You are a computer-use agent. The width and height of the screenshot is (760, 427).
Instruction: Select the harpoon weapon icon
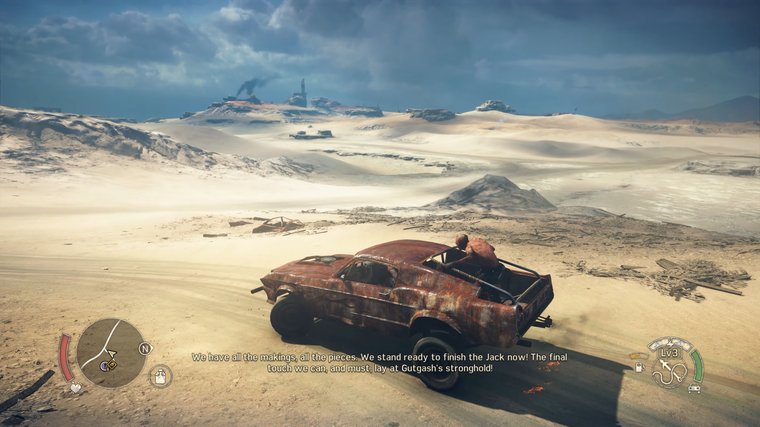670,372
